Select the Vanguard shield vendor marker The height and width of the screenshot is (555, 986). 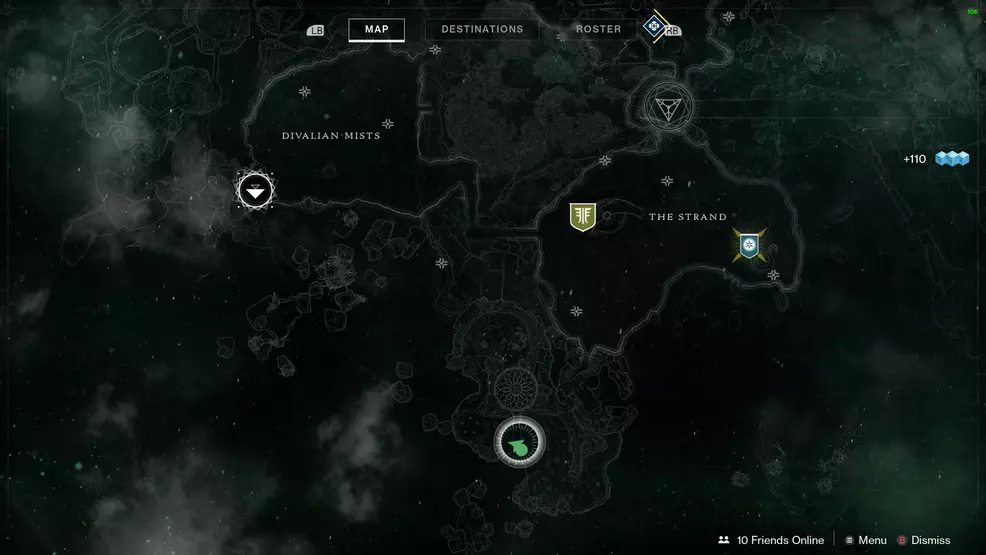tap(582, 216)
